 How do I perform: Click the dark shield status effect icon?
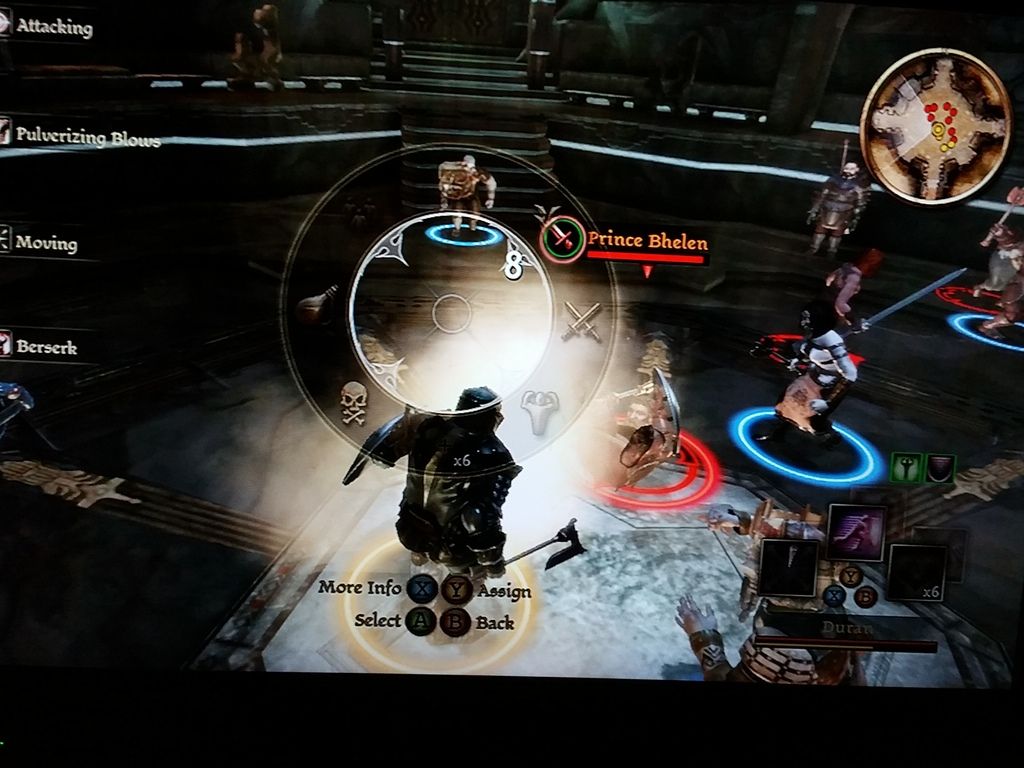point(939,467)
